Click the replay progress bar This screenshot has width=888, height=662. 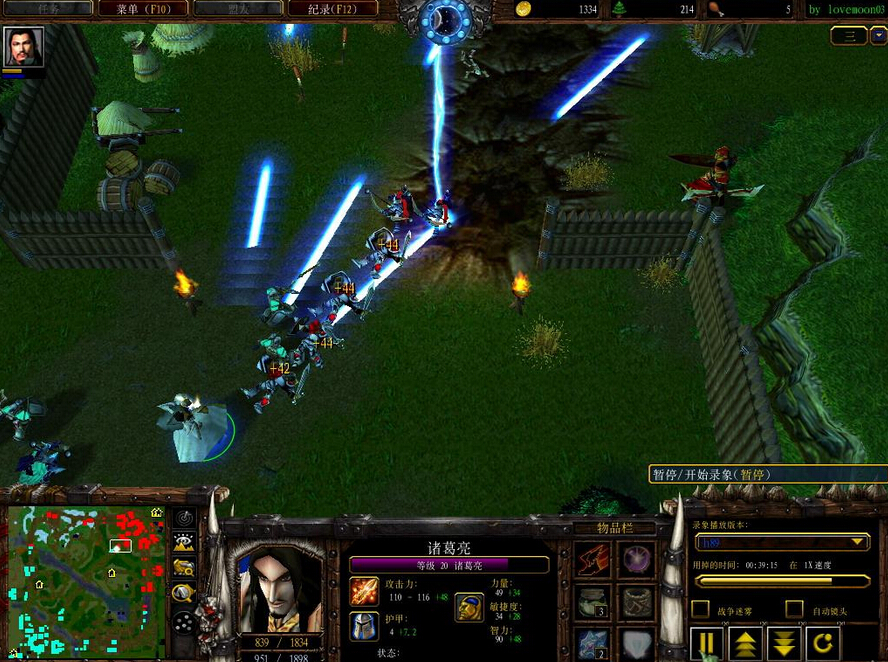pyautogui.click(x=781, y=581)
